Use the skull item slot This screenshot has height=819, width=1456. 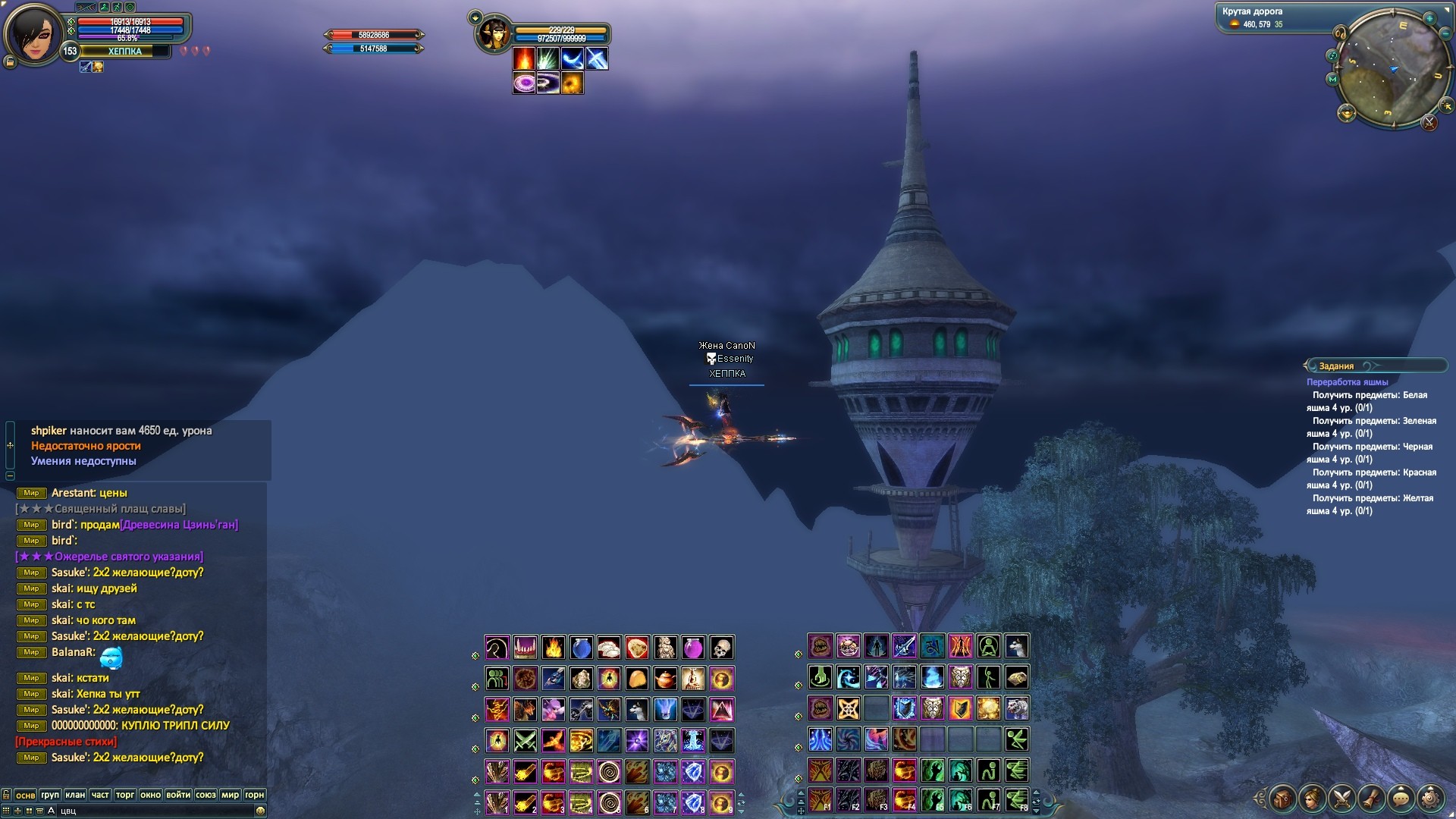coord(721,648)
